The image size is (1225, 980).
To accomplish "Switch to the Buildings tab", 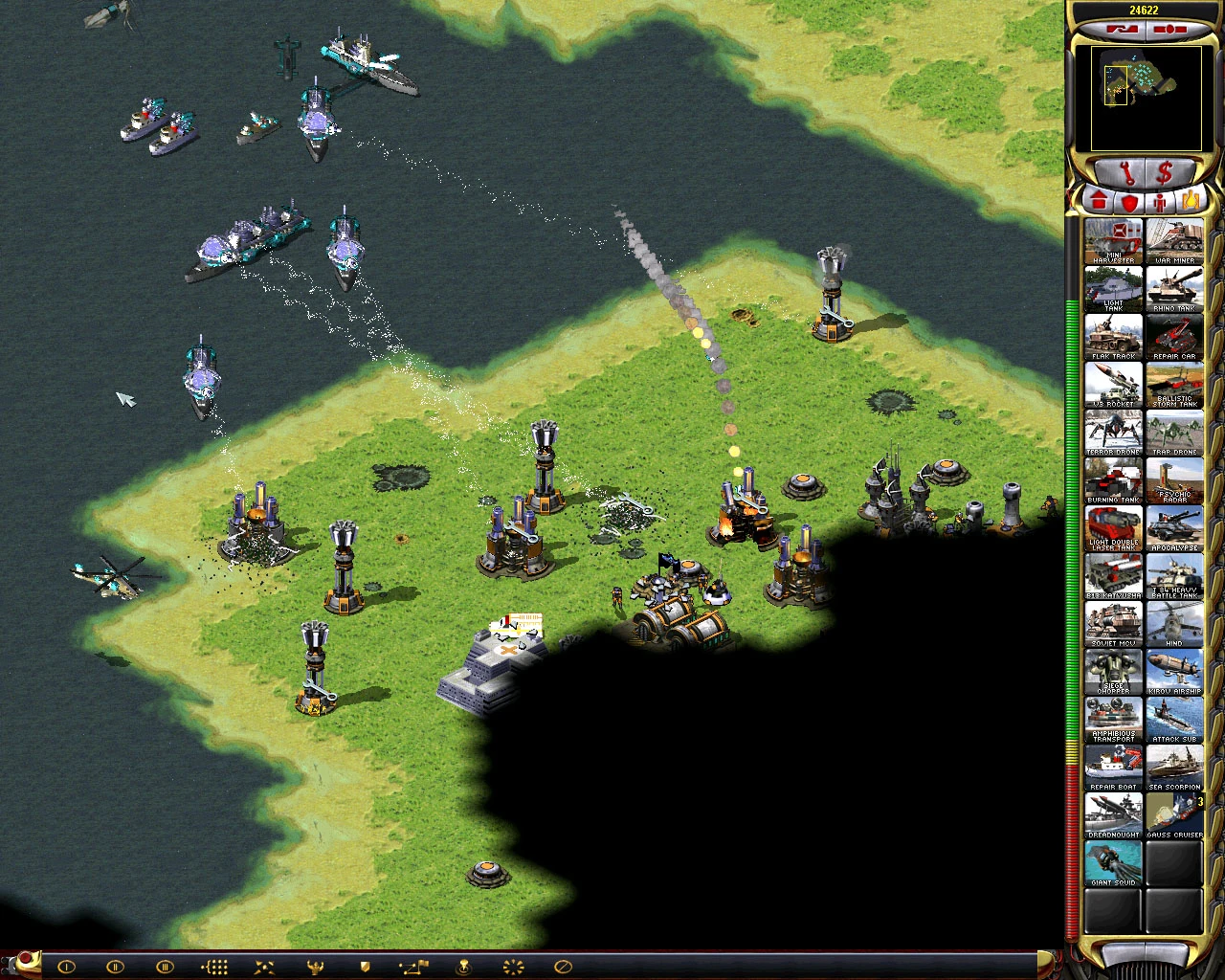I will pos(1099,201).
